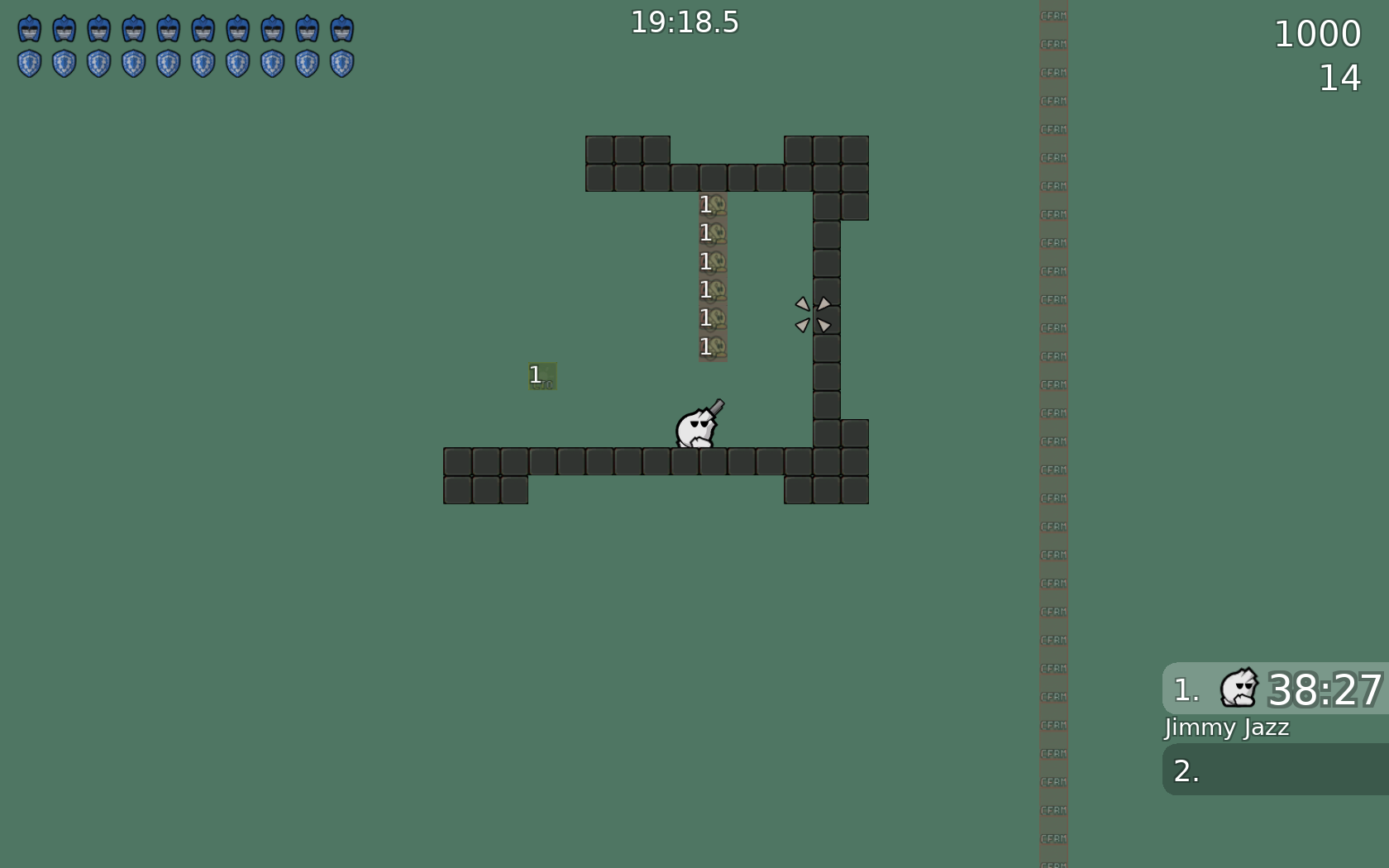Click the last helmet icon in the health row
1389x868 pixels.
tap(342, 27)
